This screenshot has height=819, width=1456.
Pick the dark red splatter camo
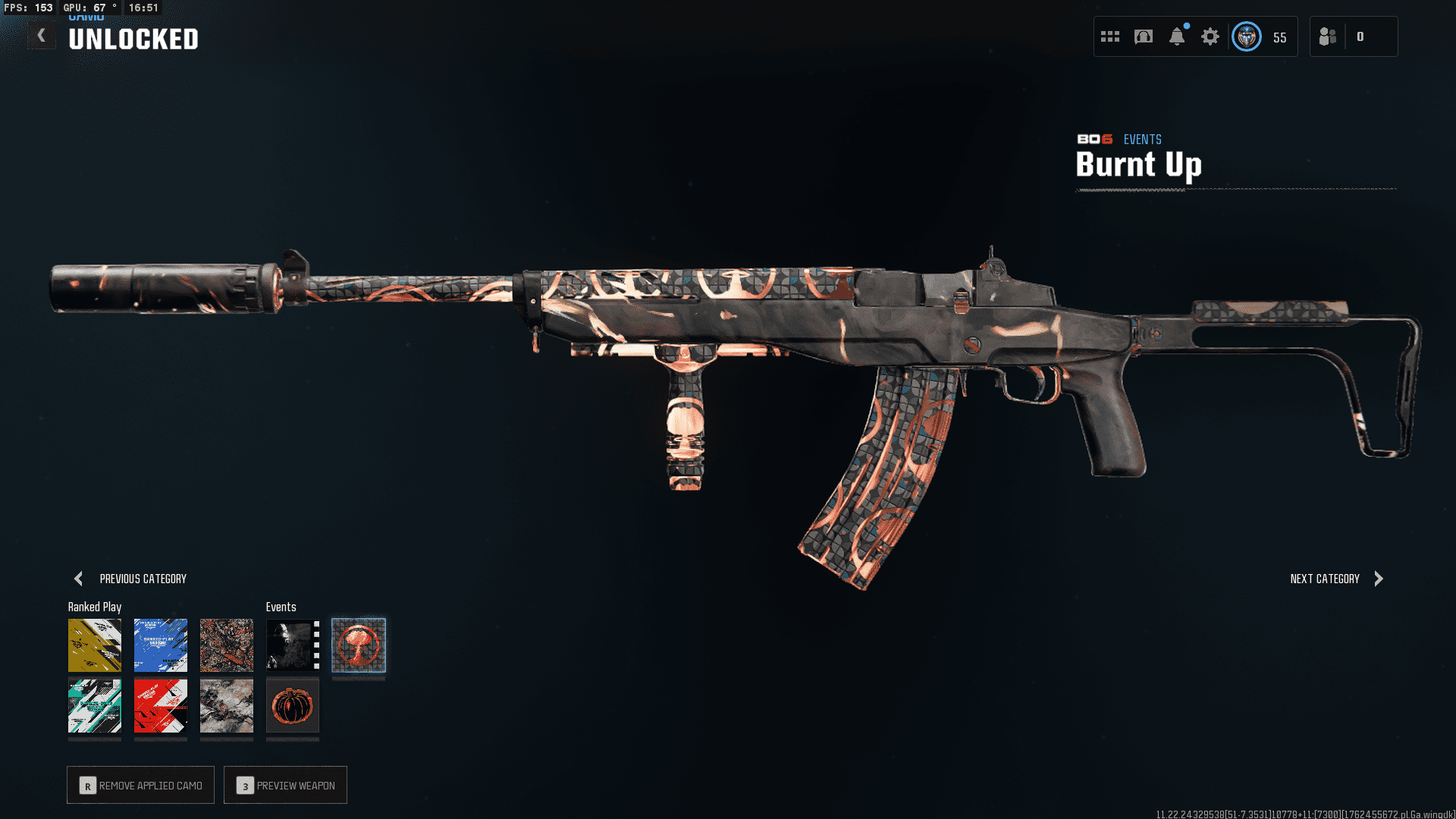coord(227,645)
